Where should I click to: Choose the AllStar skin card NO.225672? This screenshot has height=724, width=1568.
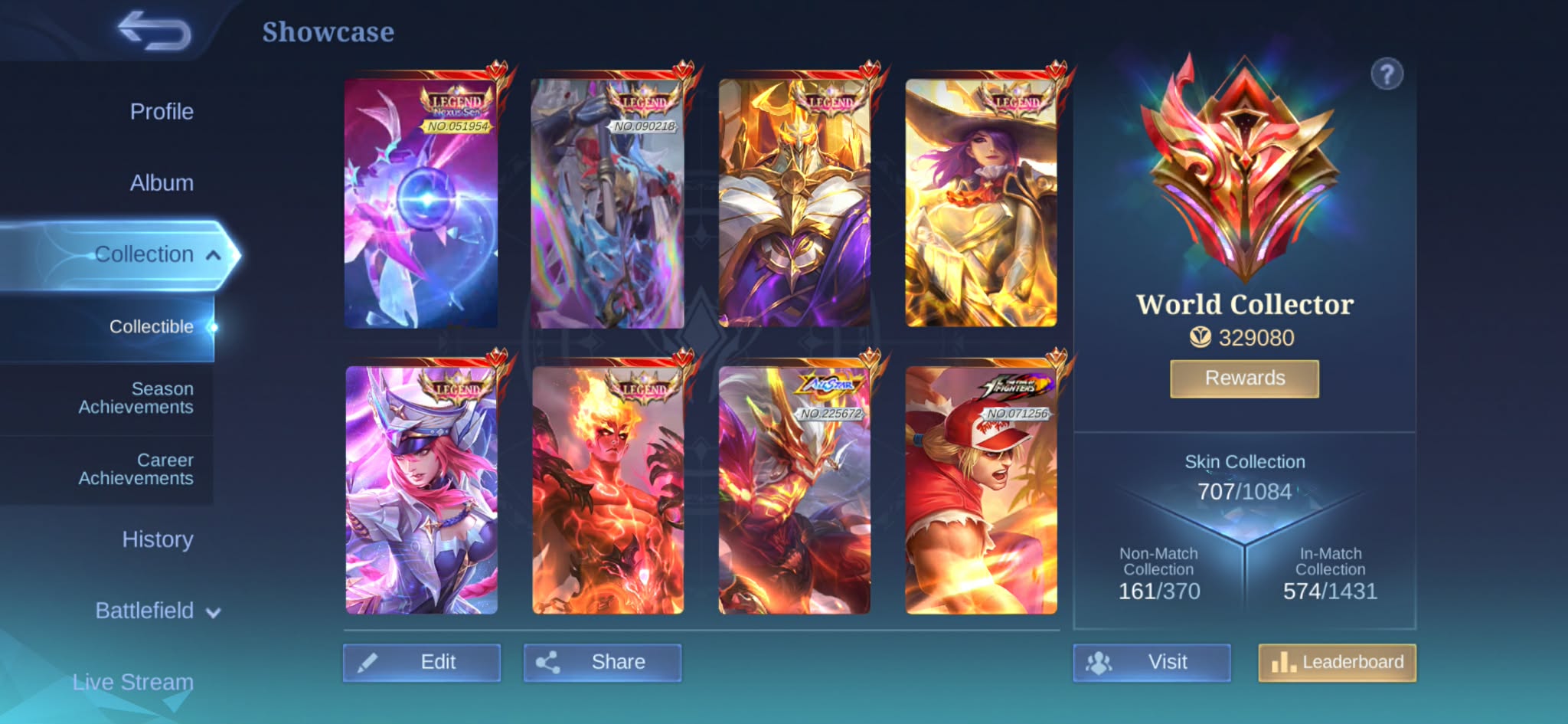(x=794, y=490)
